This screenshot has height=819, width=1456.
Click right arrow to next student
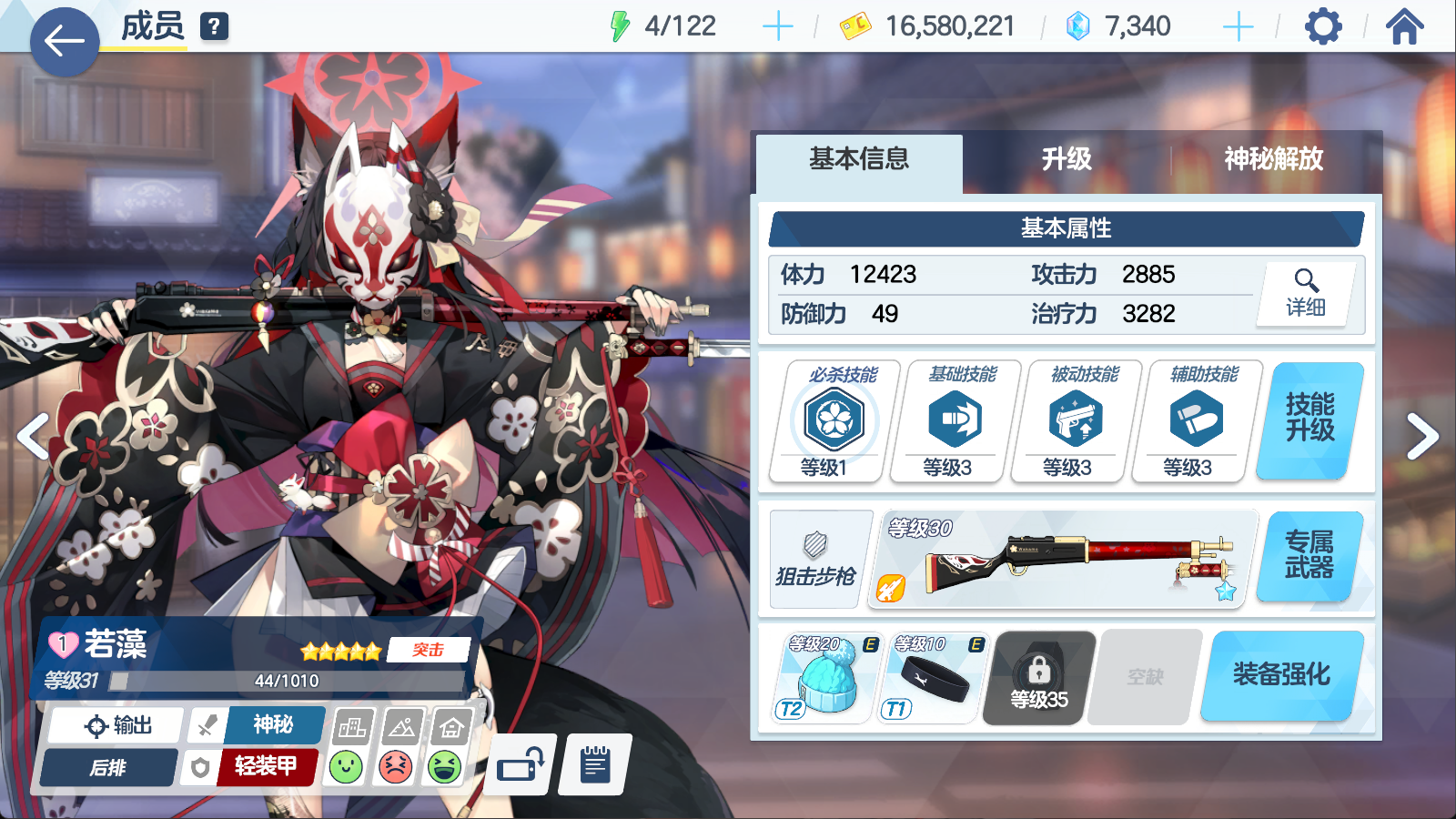click(x=1421, y=437)
